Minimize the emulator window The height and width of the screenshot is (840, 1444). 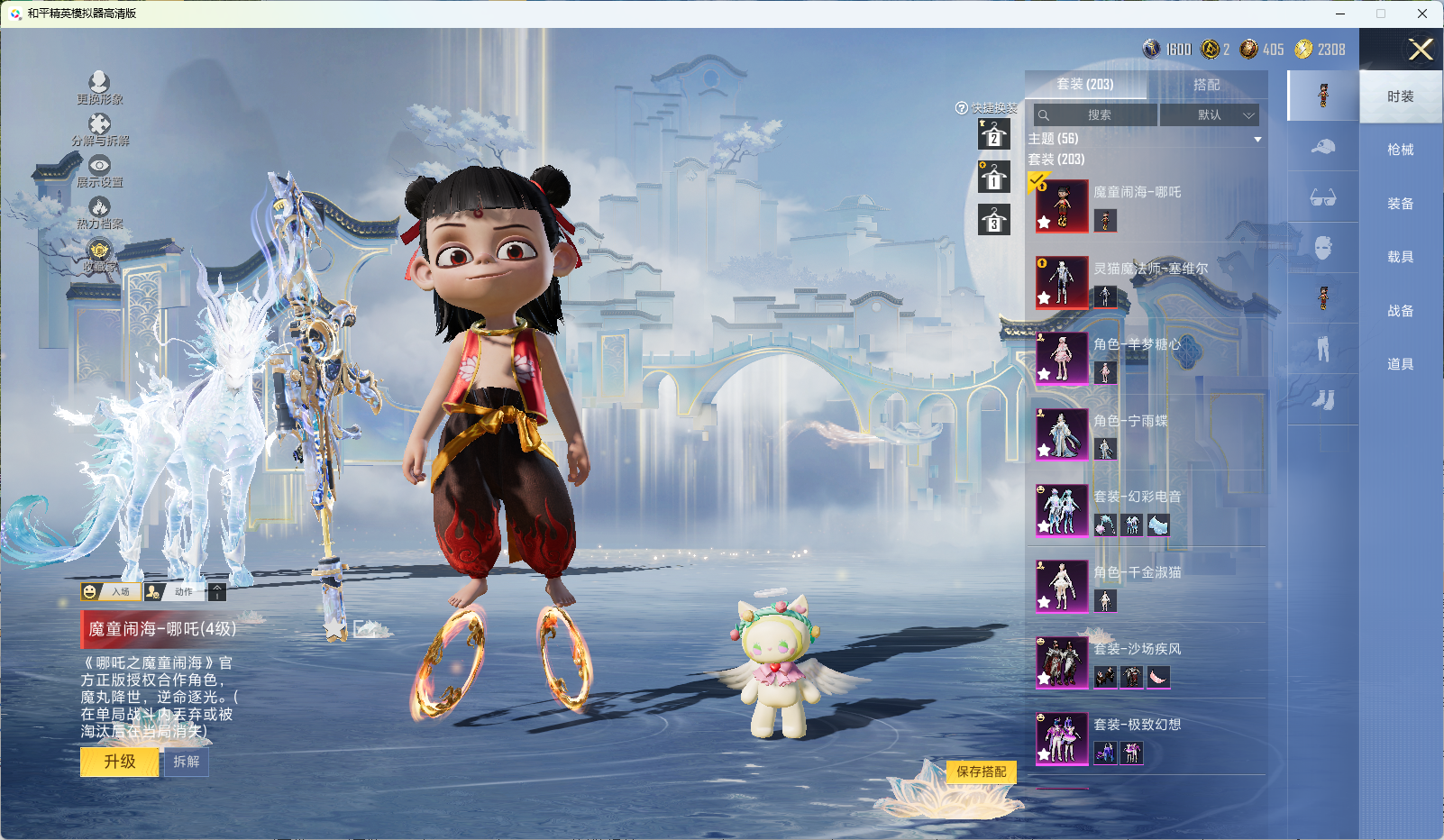1340,14
